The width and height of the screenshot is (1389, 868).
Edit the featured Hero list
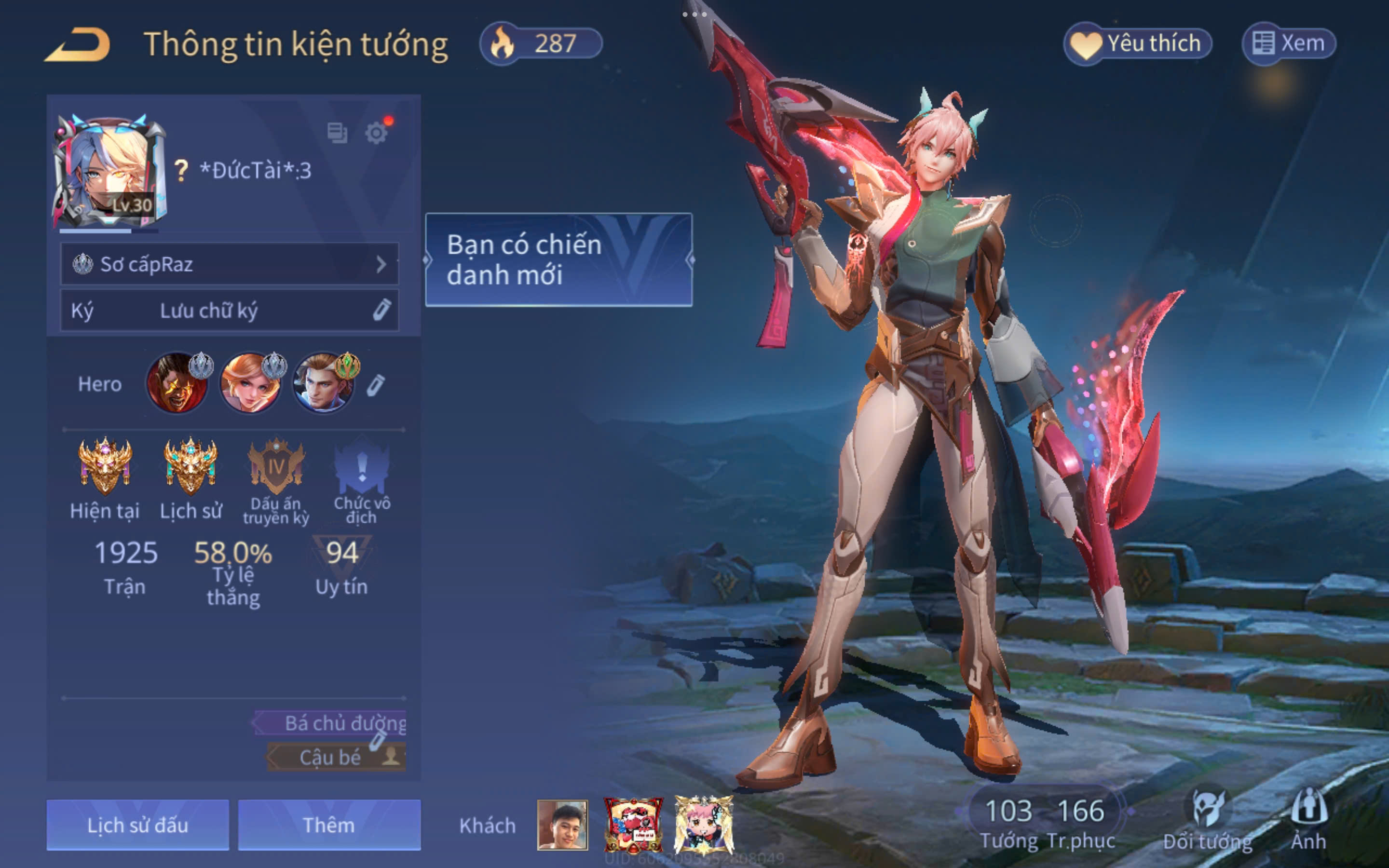point(376,385)
